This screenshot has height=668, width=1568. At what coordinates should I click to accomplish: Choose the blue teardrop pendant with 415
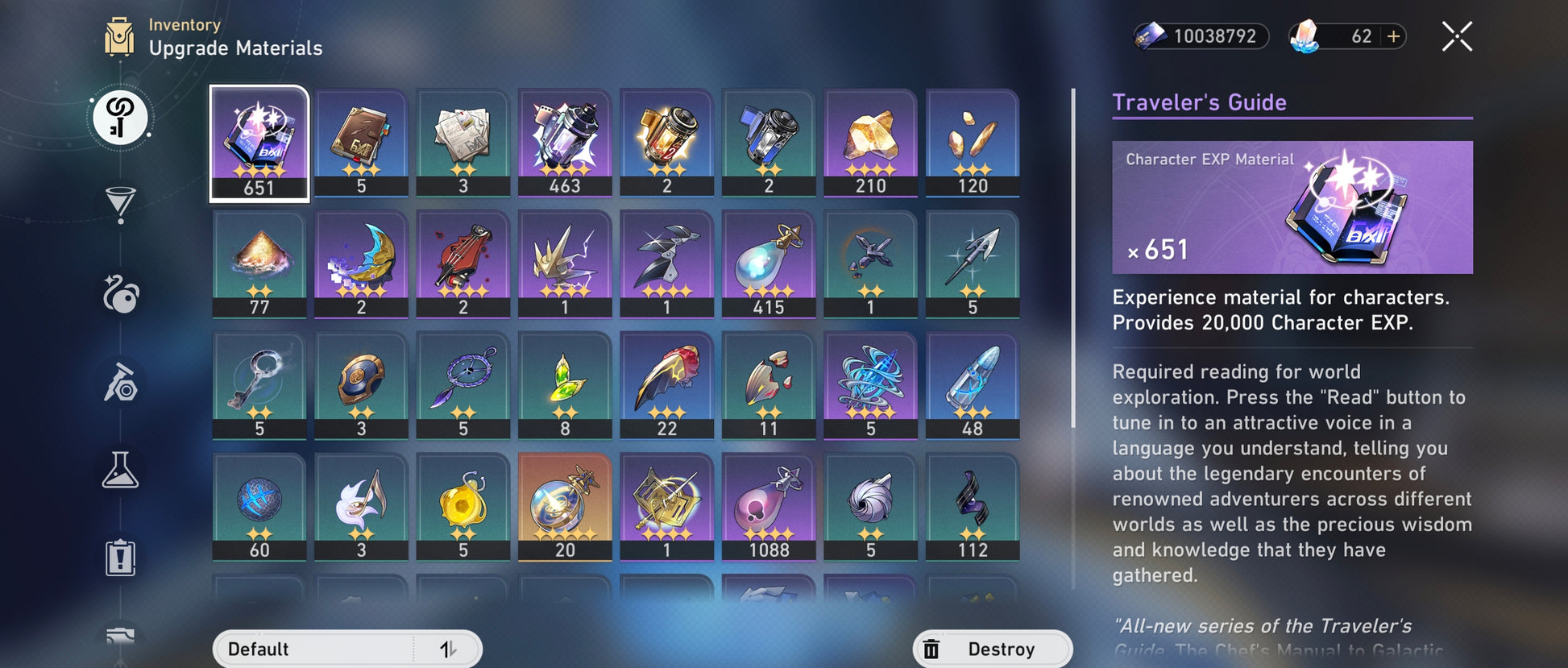point(769,264)
